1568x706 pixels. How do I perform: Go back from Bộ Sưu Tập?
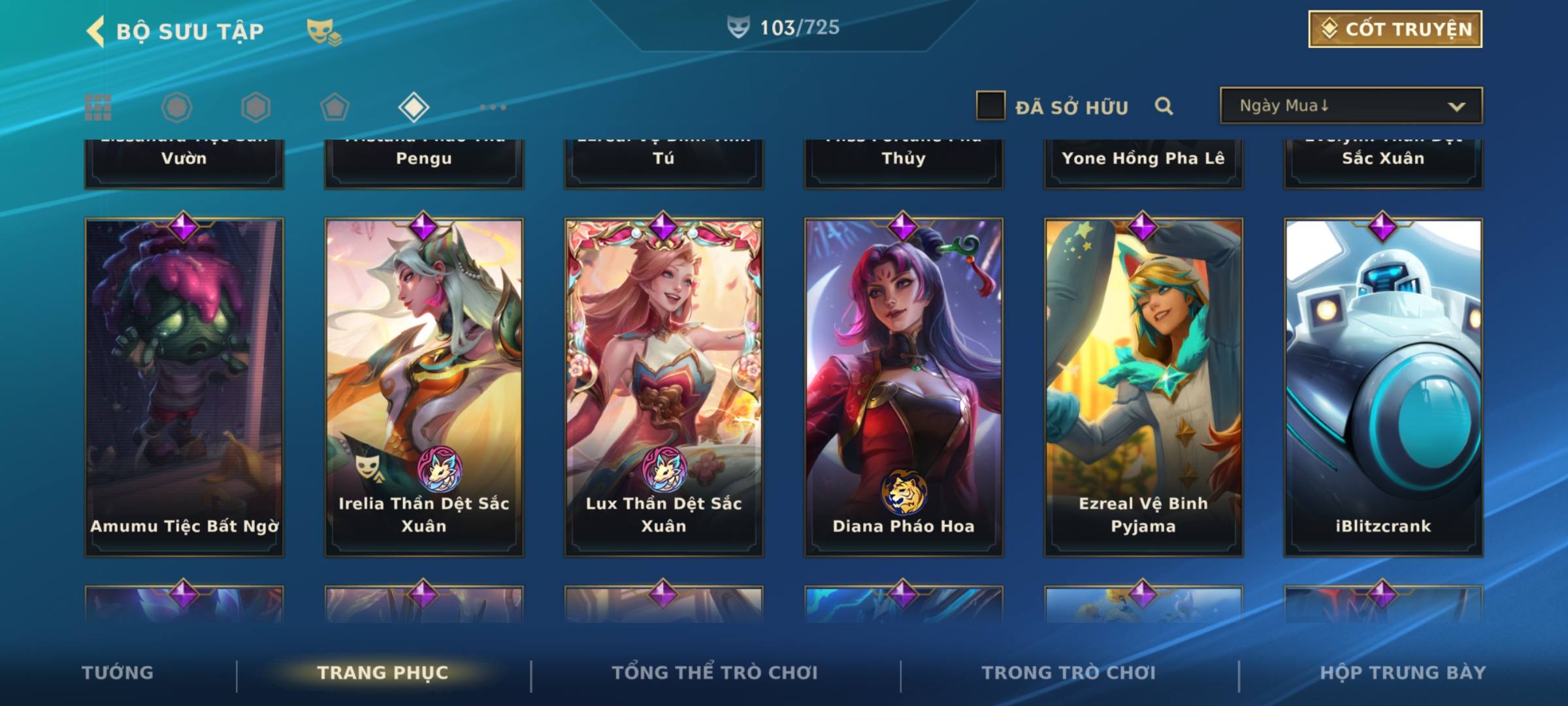(x=95, y=31)
